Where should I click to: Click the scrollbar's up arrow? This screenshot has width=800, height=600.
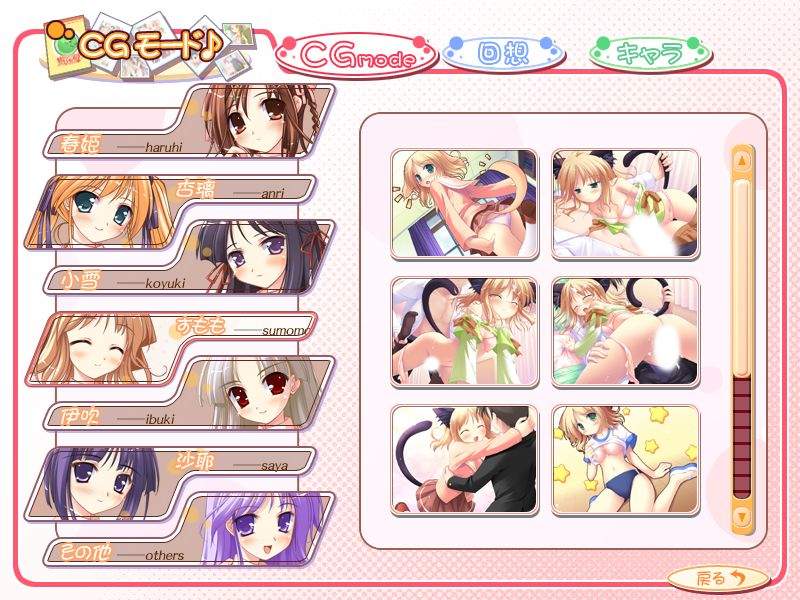(x=742, y=159)
